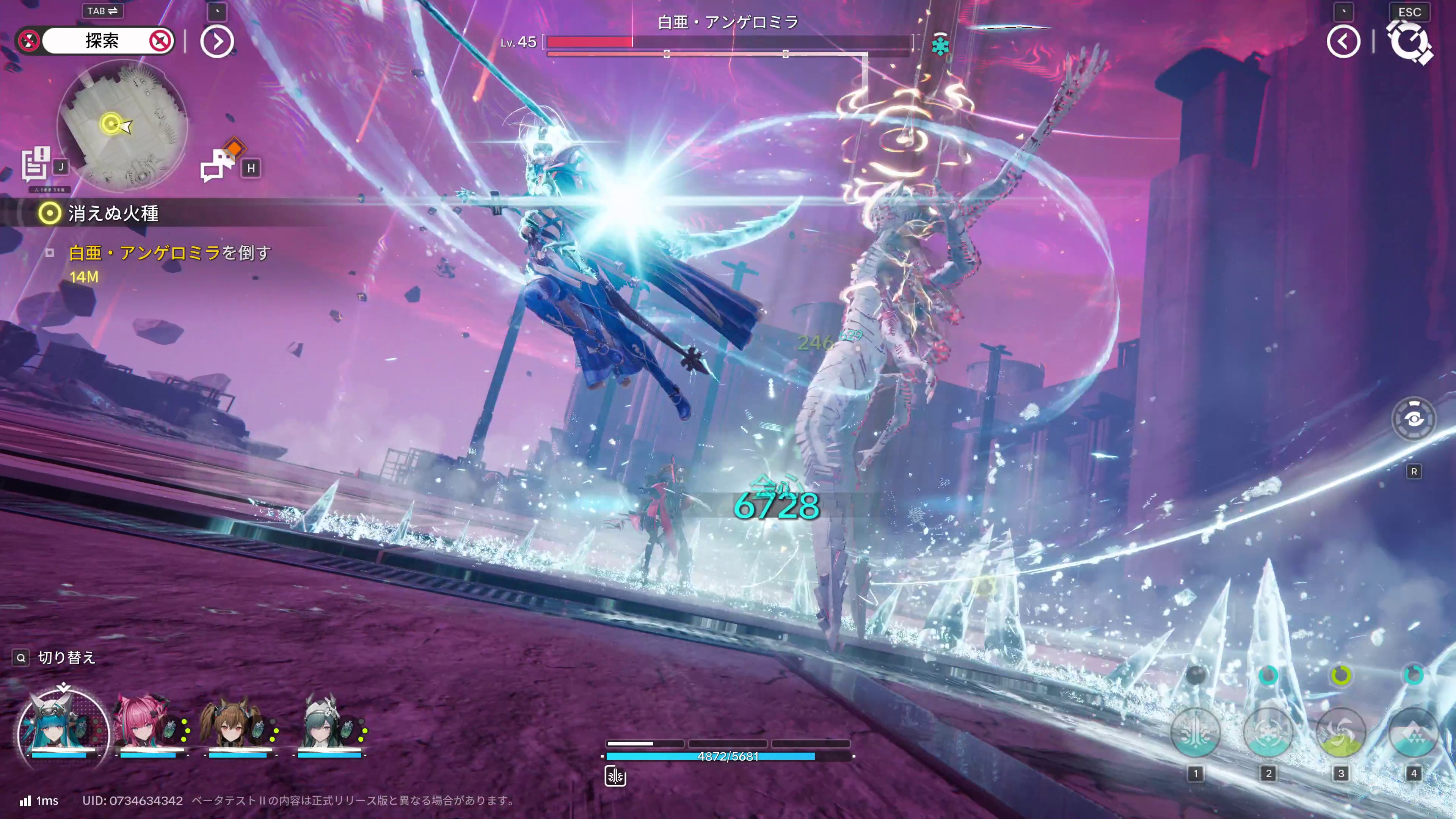Open the circular minimap

(122, 126)
